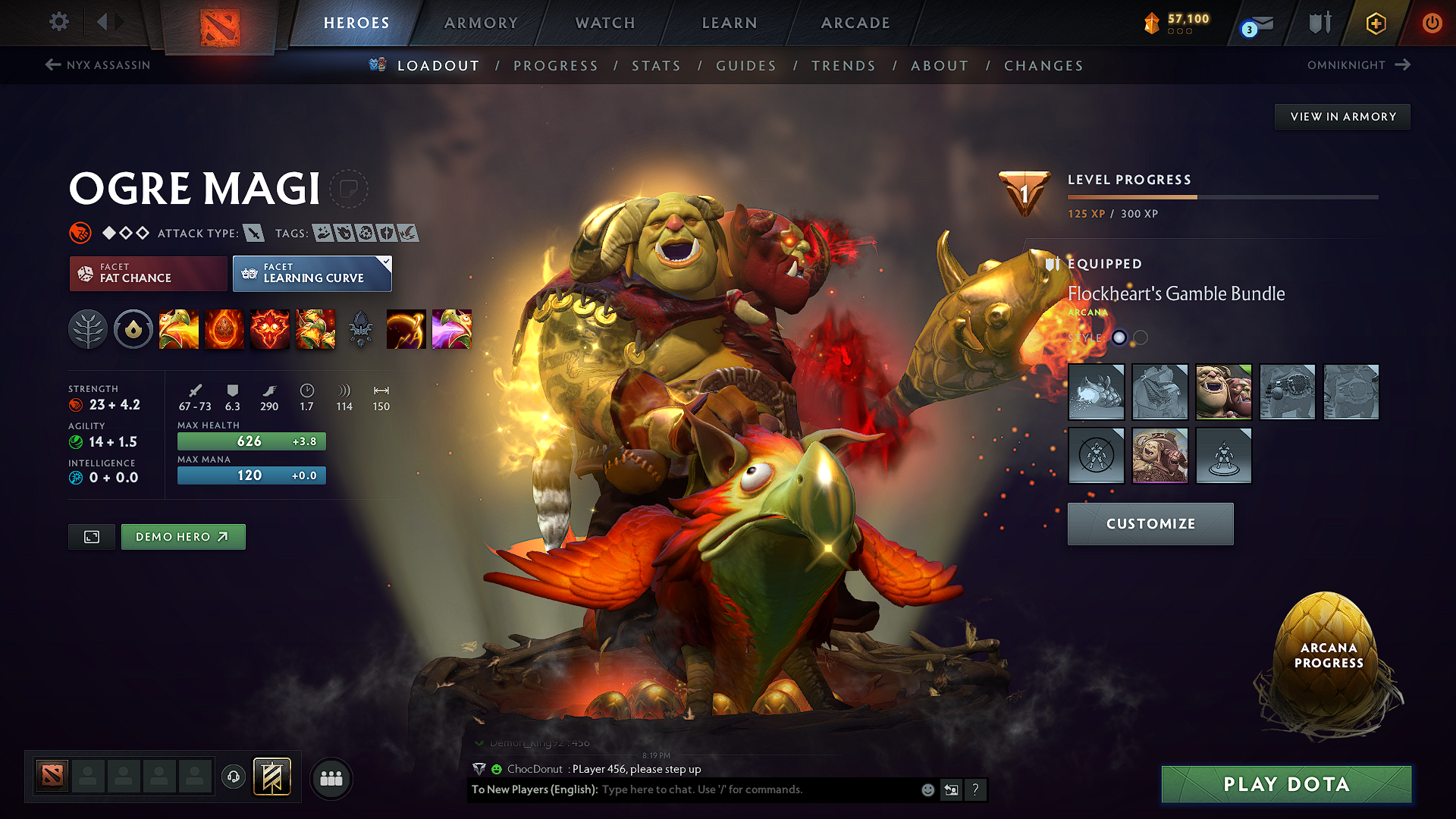This screenshot has width=1456, height=819.
Task: Click the Ignite ability icon
Action: point(224,329)
